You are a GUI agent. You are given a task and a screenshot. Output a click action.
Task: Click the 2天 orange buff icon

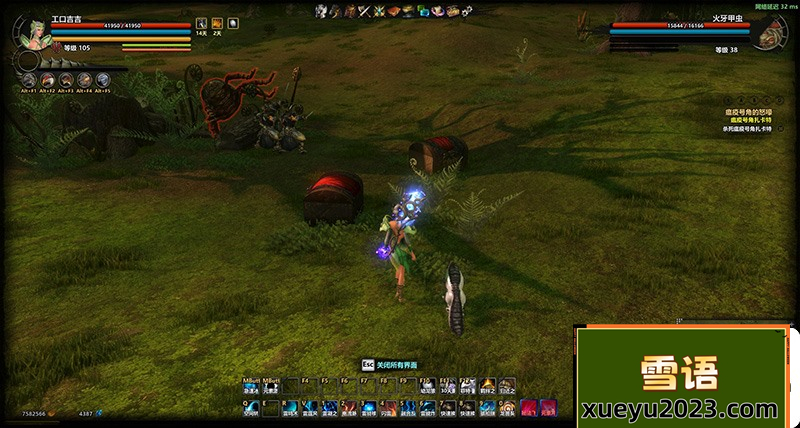coord(216,23)
